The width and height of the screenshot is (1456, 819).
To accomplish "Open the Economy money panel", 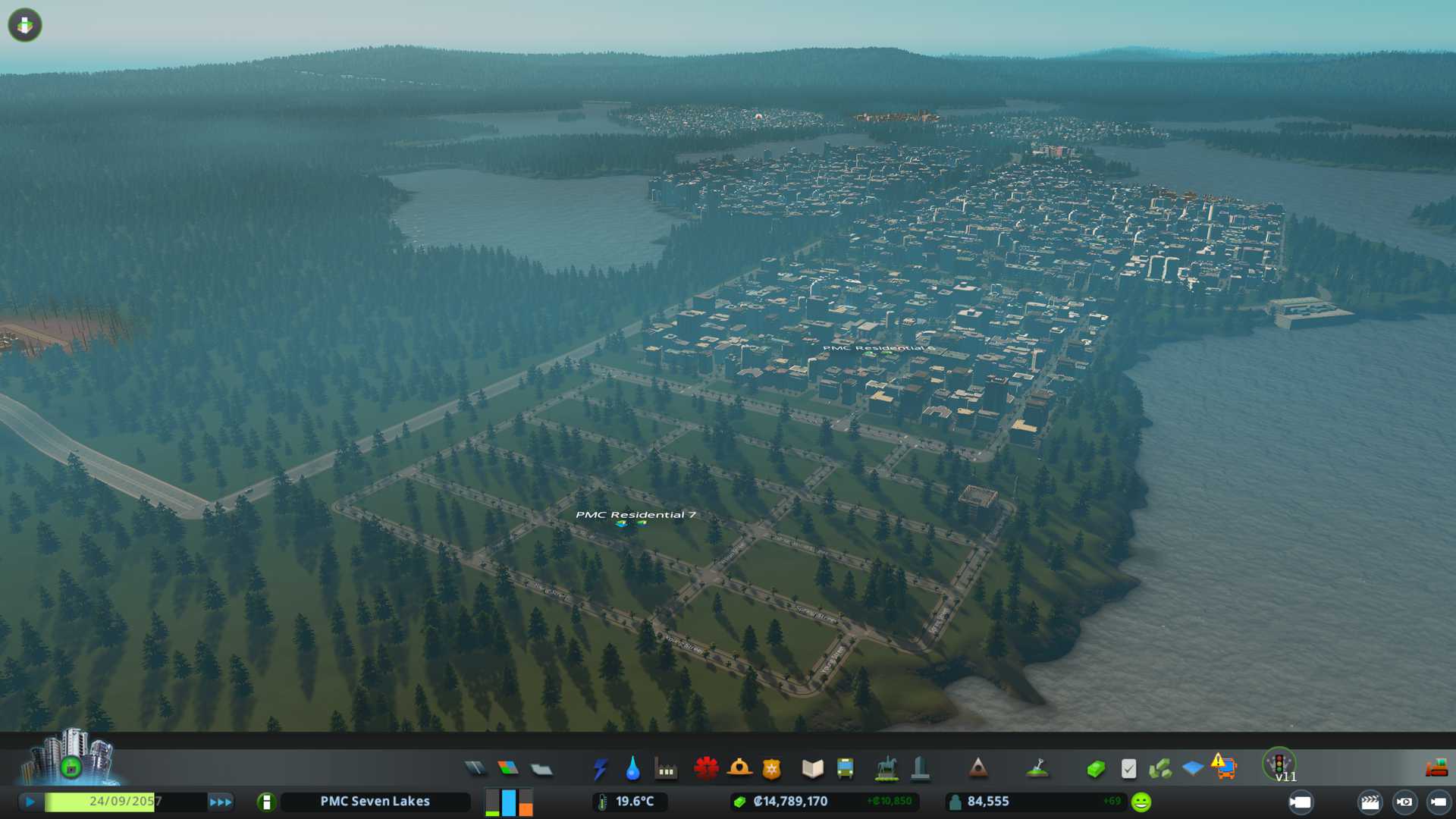I will (x=1095, y=769).
